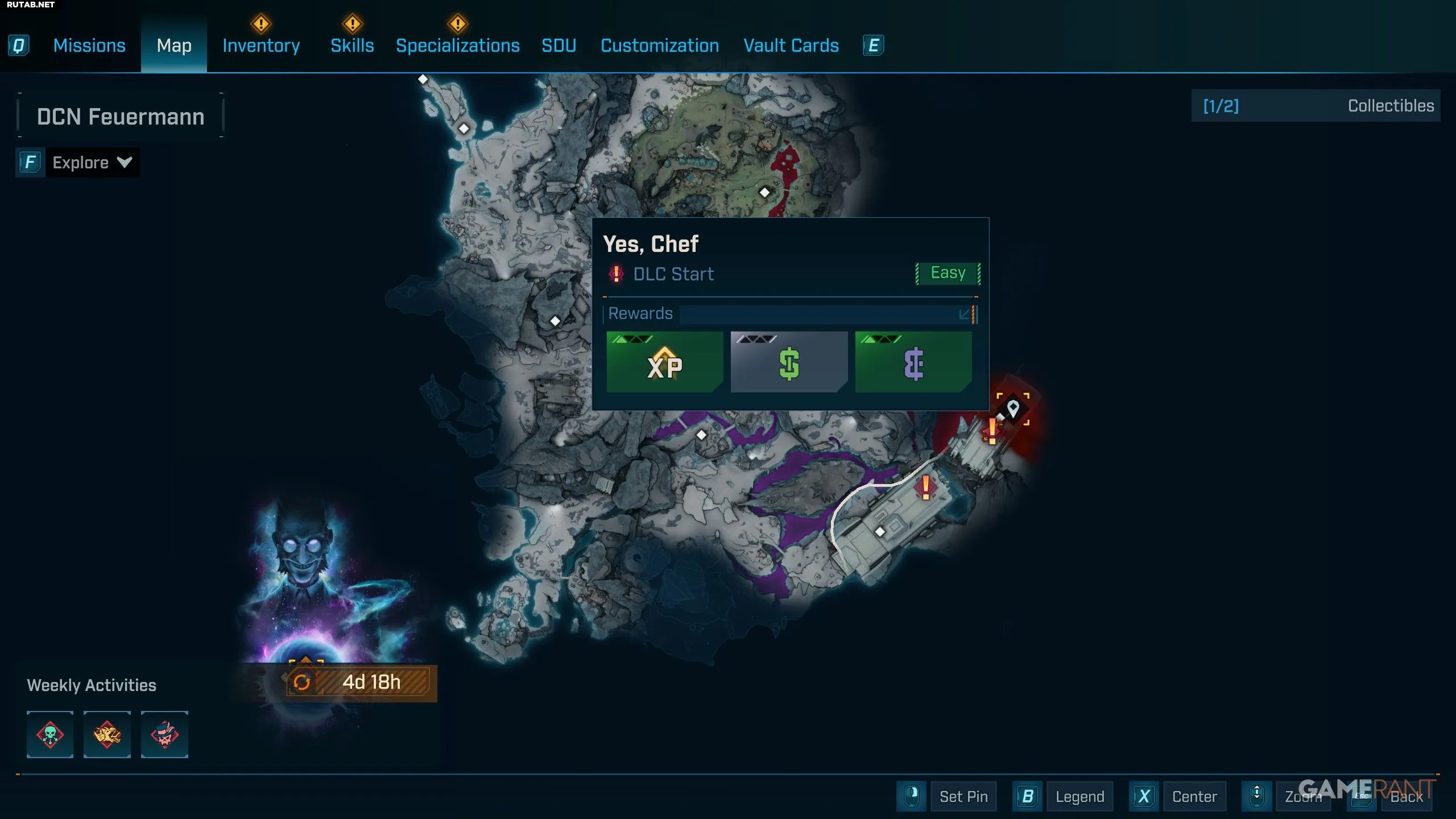
Task: Collapse the Rewards section
Action: [965, 314]
